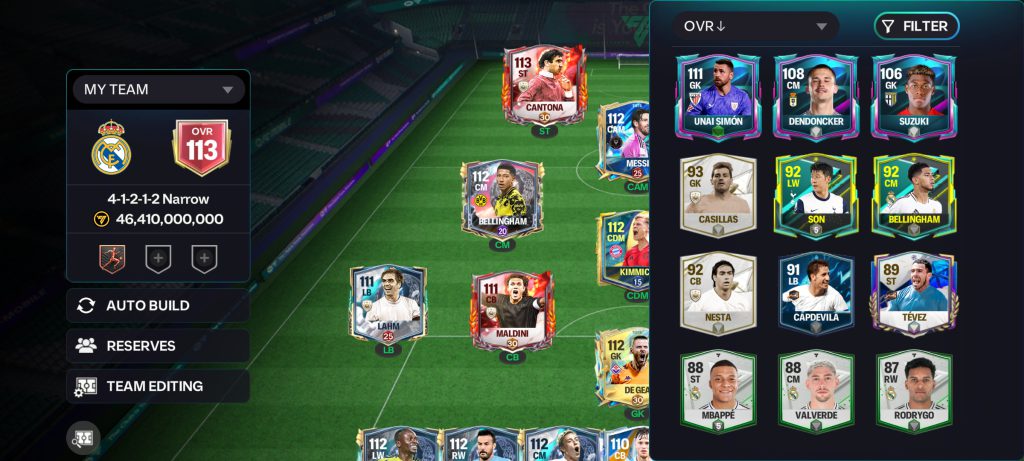Screen dimensions: 1024x461
Task: Select the Unai Simón reserve card
Action: [717, 97]
